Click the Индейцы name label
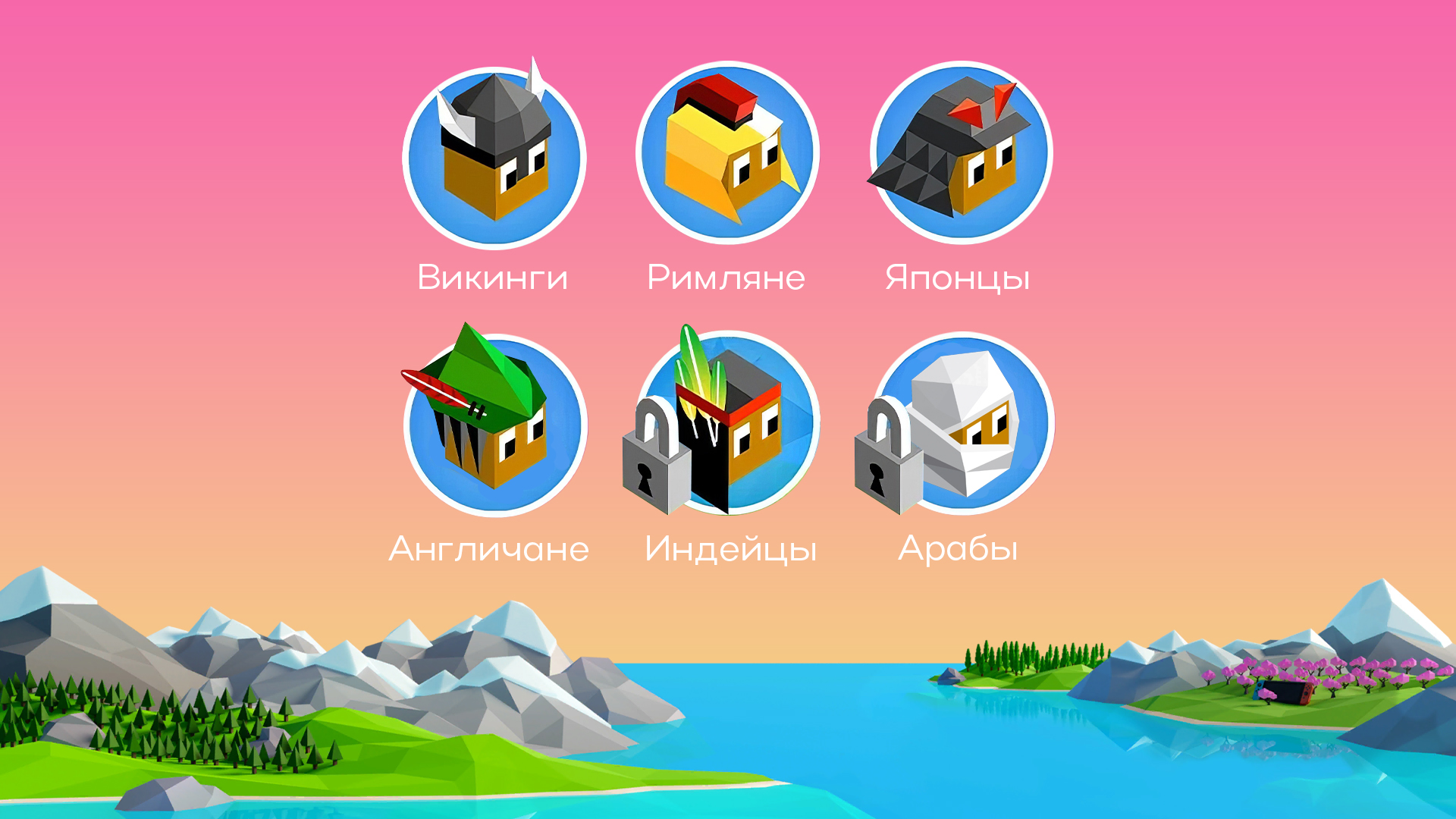 pyautogui.click(x=731, y=548)
